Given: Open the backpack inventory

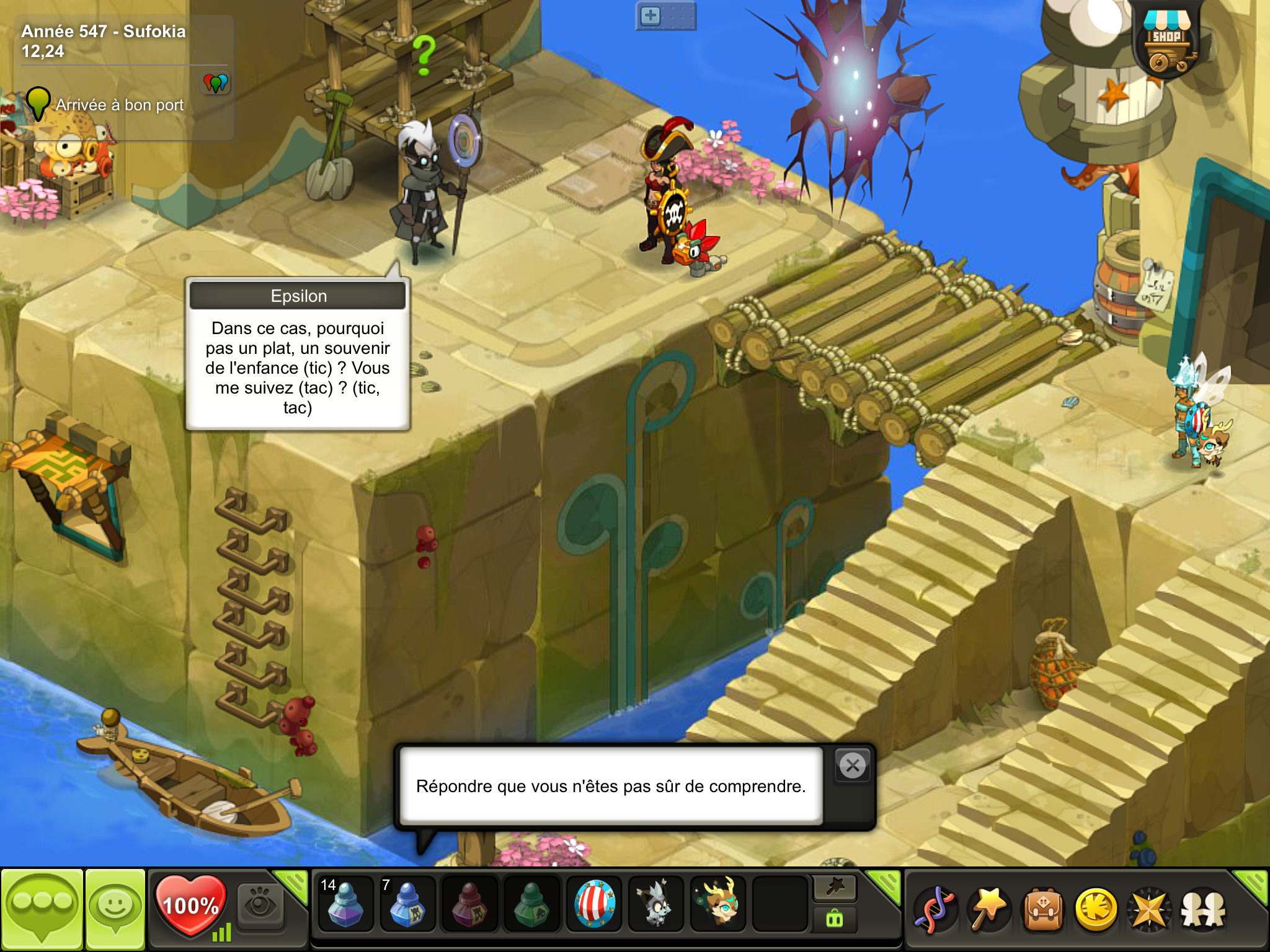Looking at the screenshot, I should click(1043, 910).
